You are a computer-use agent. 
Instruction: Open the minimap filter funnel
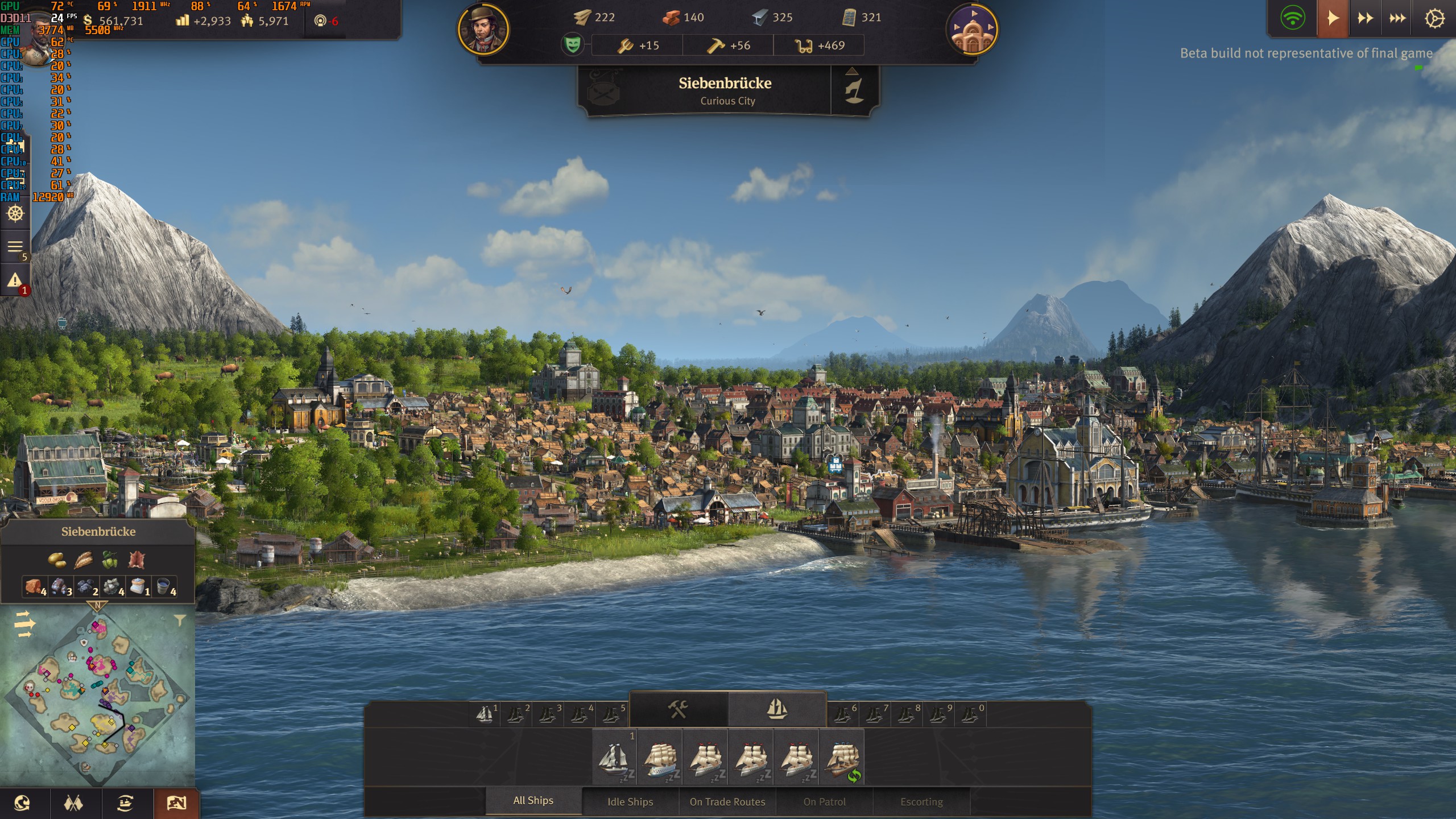coord(180,621)
